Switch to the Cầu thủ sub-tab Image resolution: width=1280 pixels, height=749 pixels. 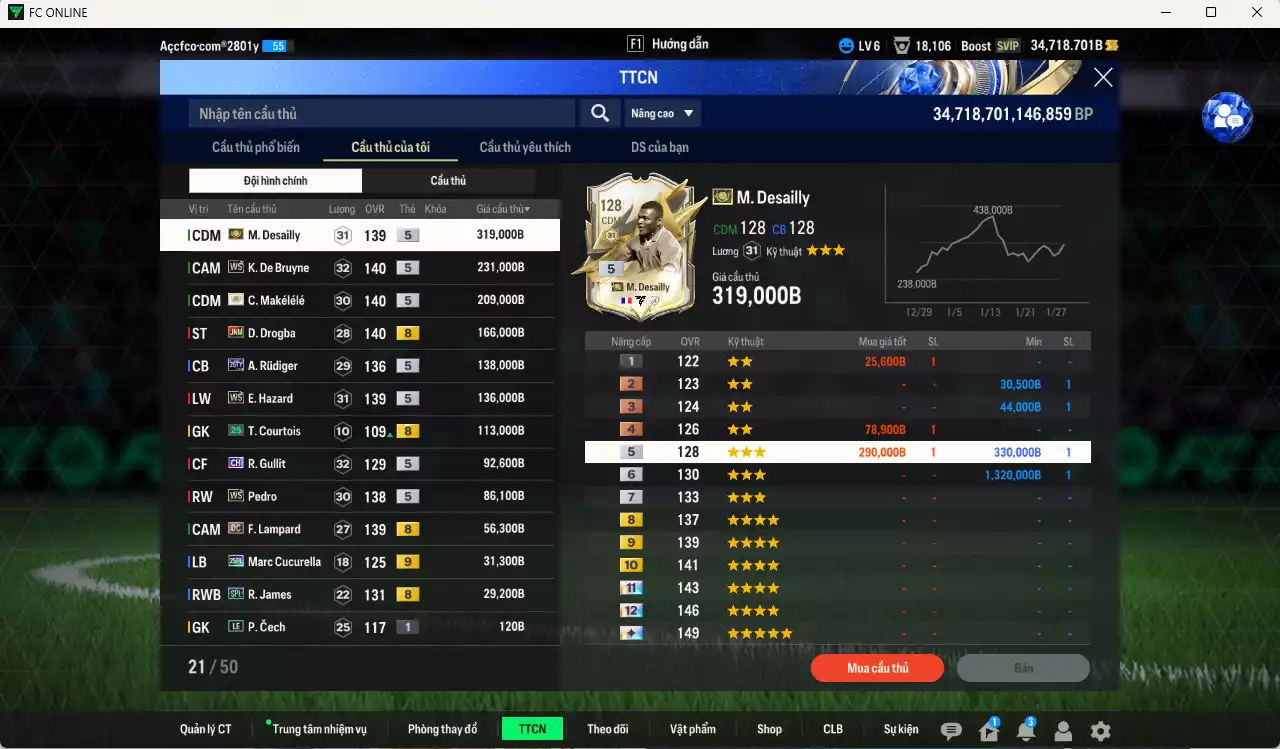pos(449,180)
